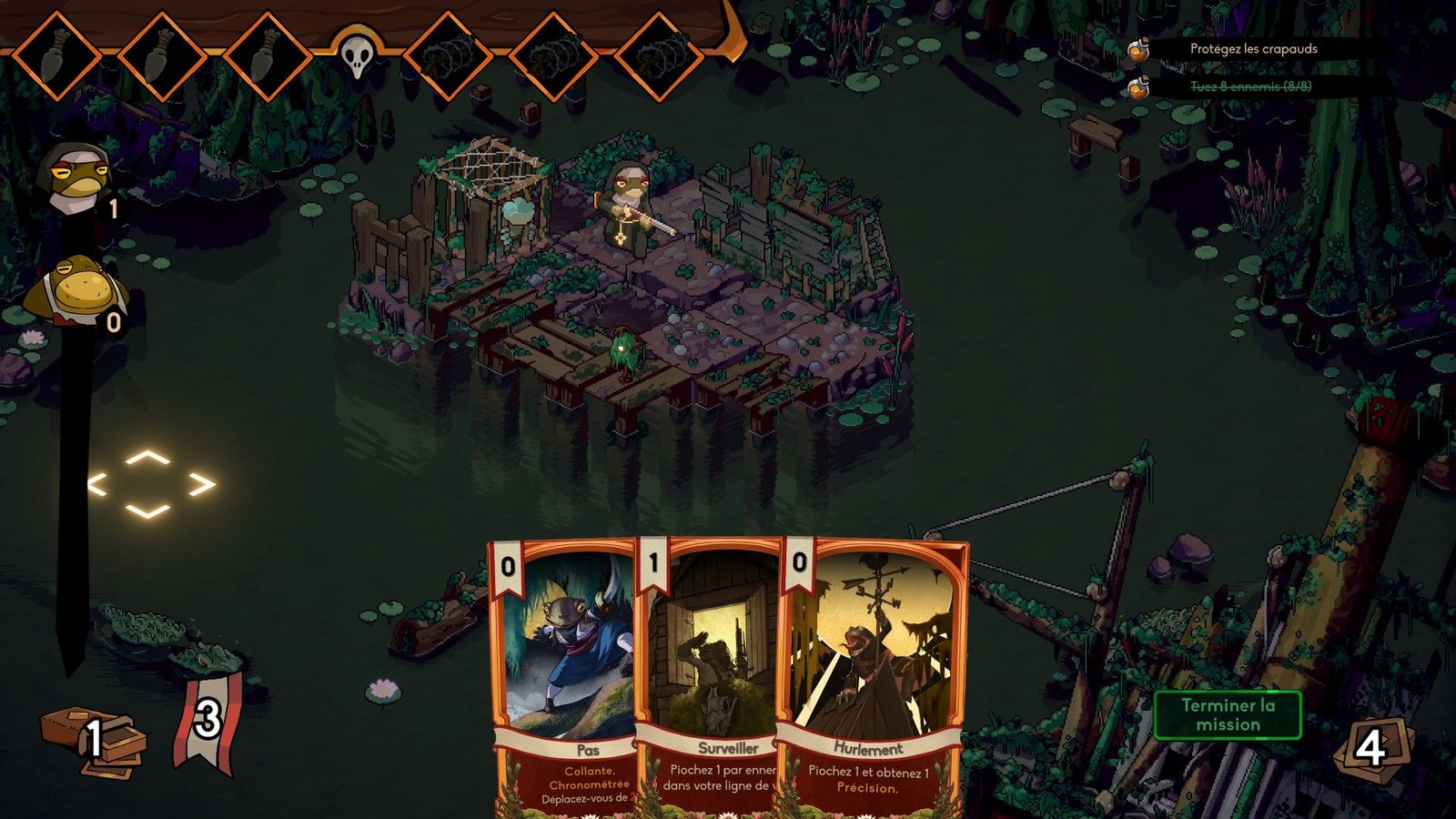Click the skull icon on turn tracker
This screenshot has width=1456, height=819.
pyautogui.click(x=357, y=56)
